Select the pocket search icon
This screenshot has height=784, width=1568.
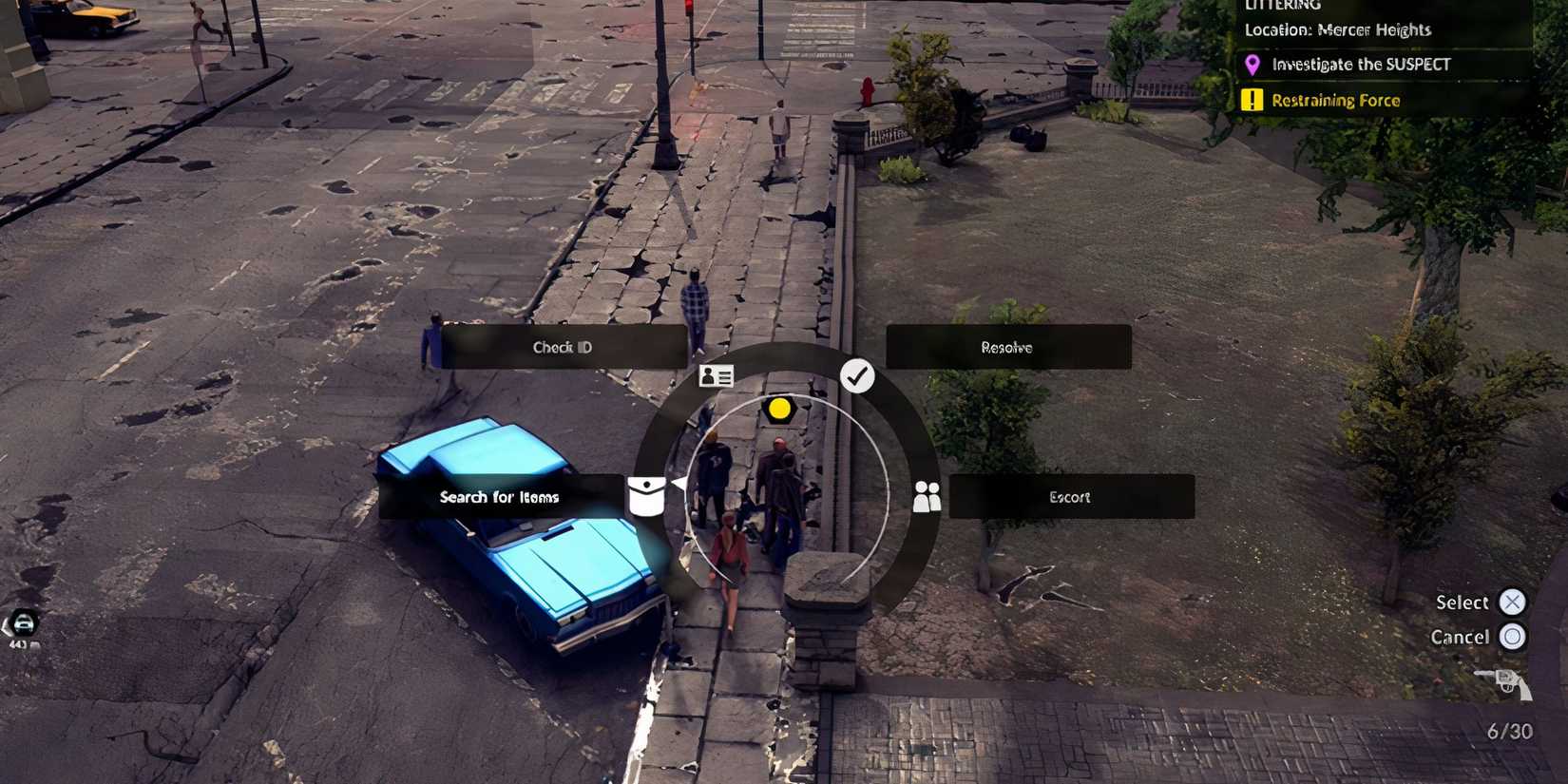click(x=647, y=496)
